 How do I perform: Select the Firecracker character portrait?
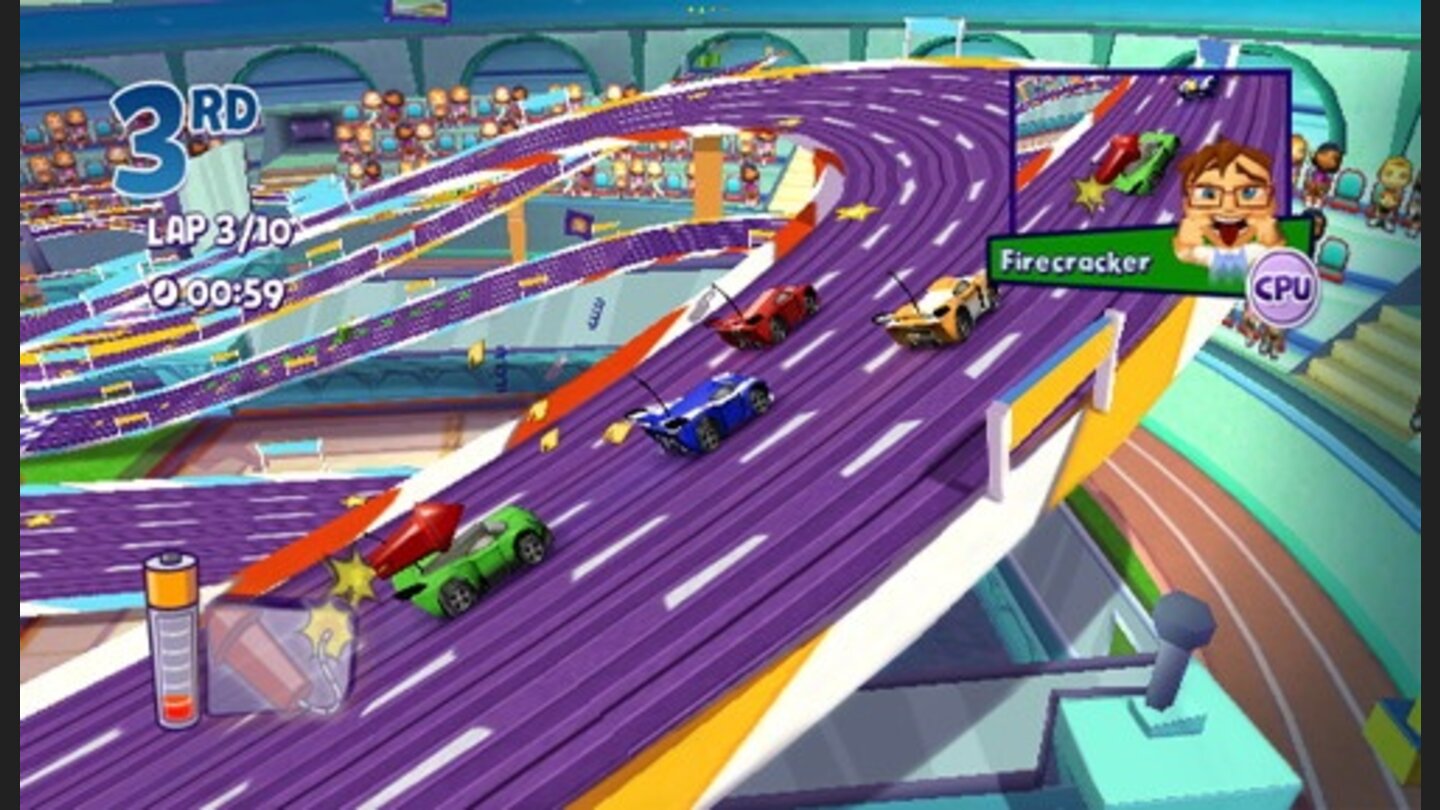pyautogui.click(x=1231, y=200)
